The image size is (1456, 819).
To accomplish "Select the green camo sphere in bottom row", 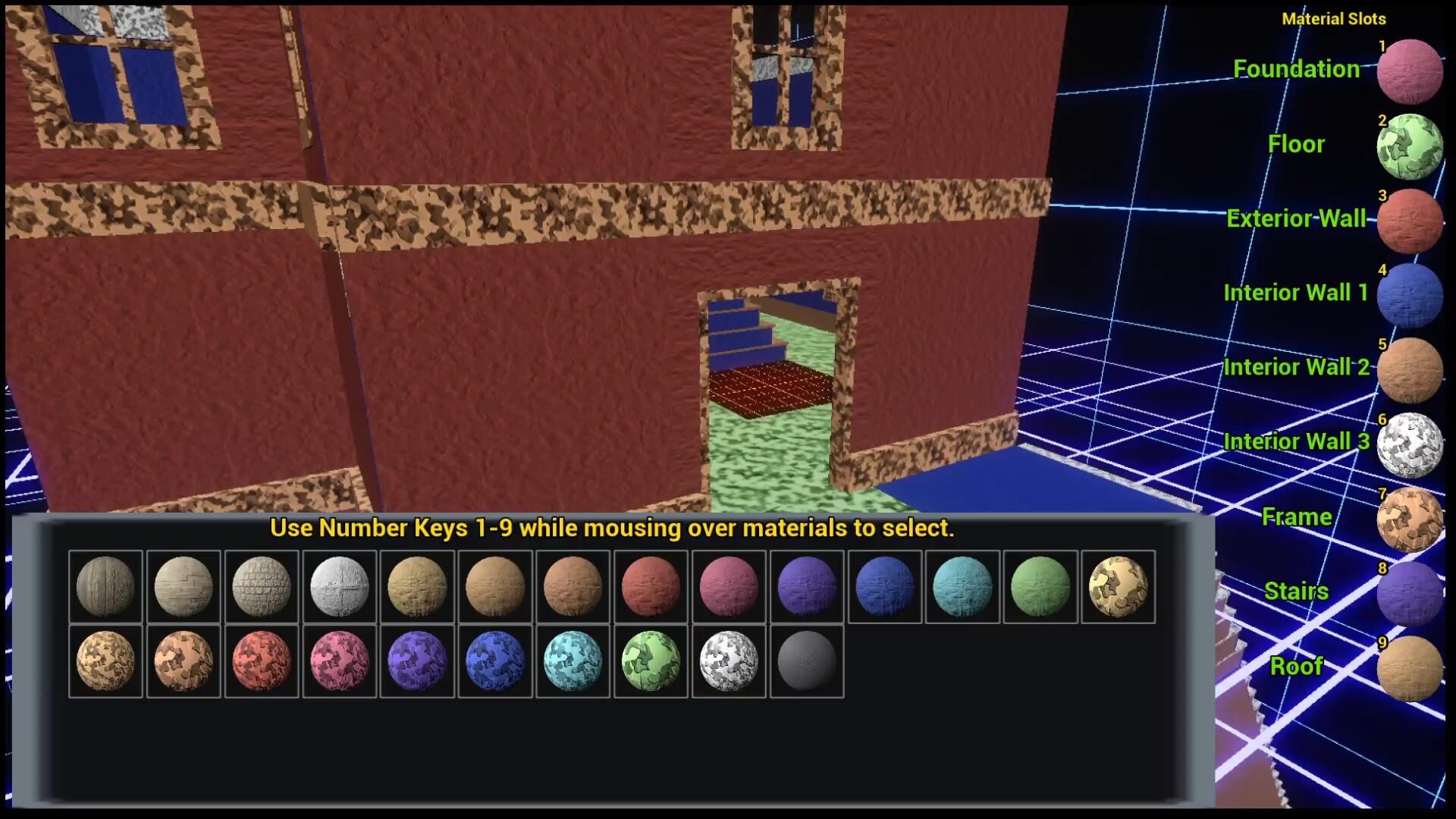I will click(x=651, y=661).
